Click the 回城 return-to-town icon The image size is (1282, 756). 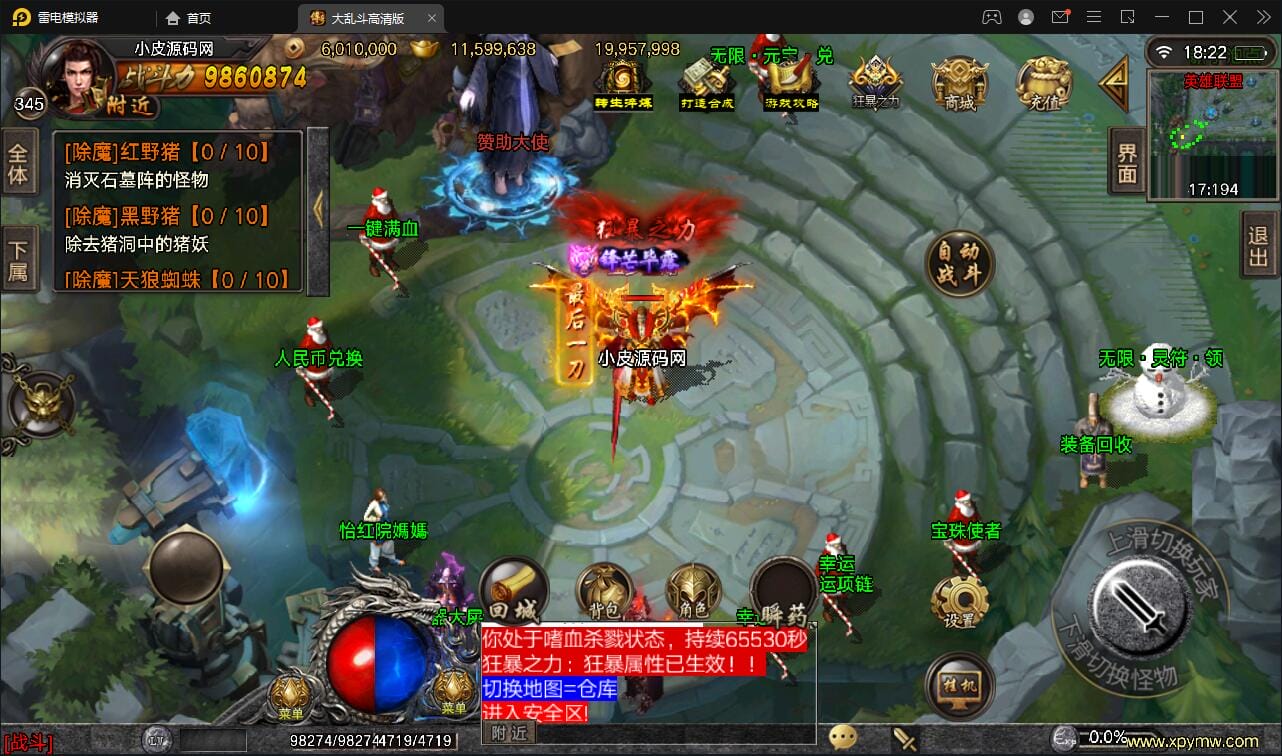point(513,592)
